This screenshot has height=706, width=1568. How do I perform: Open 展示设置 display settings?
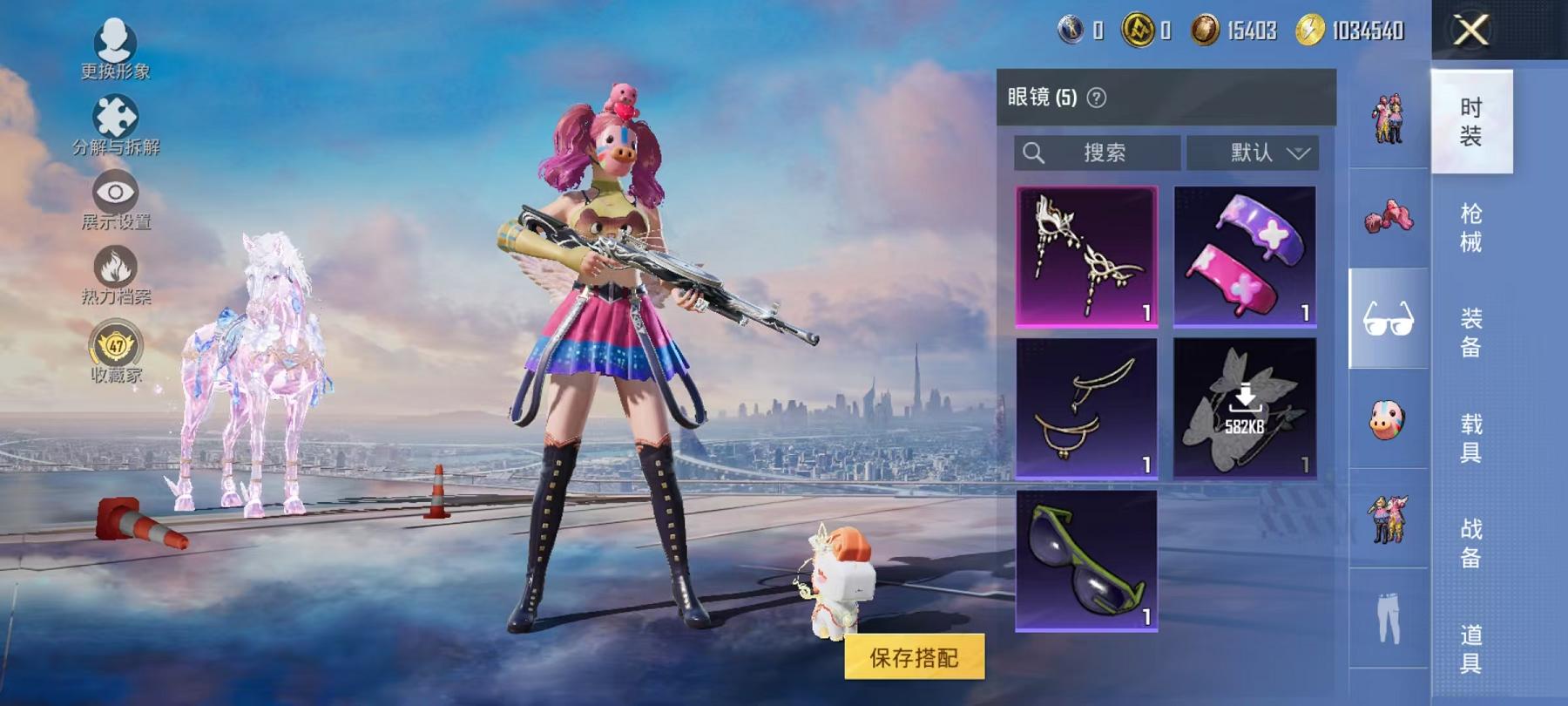[118, 193]
